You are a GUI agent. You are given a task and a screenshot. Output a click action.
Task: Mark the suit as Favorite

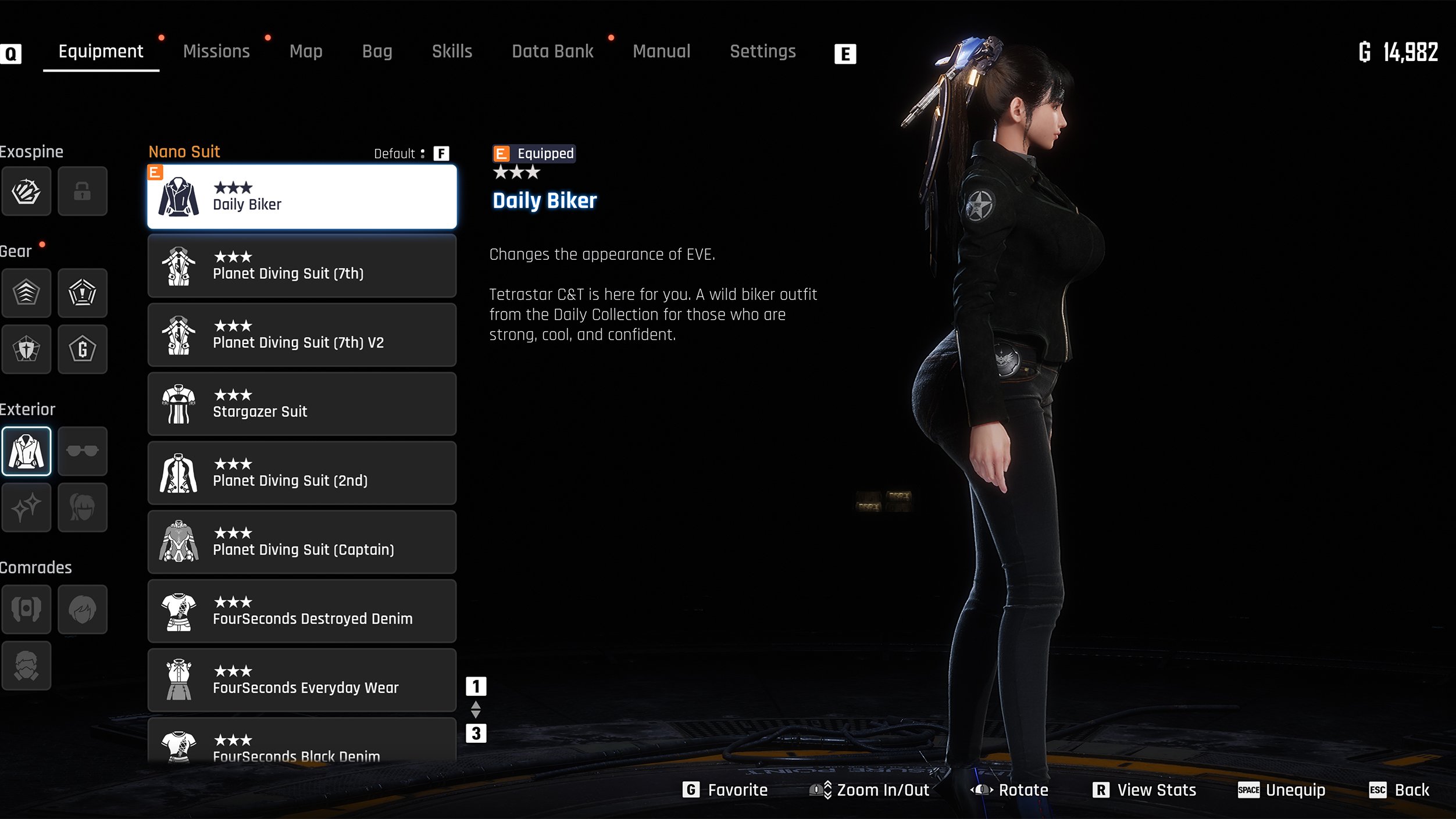(x=725, y=790)
